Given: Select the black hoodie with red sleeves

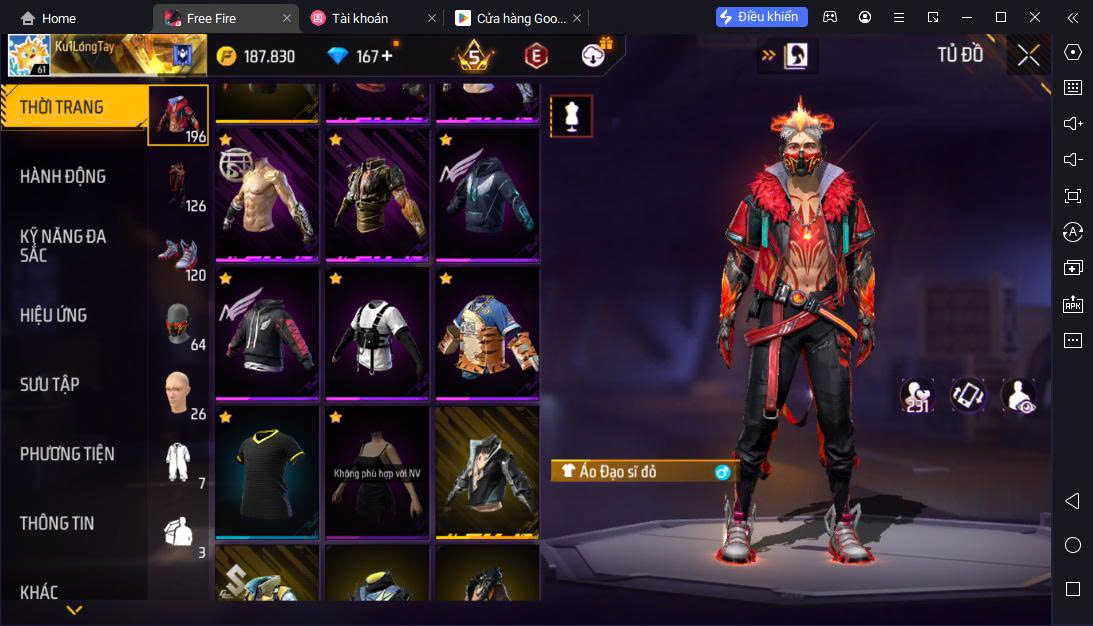Looking at the screenshot, I should click(268, 332).
